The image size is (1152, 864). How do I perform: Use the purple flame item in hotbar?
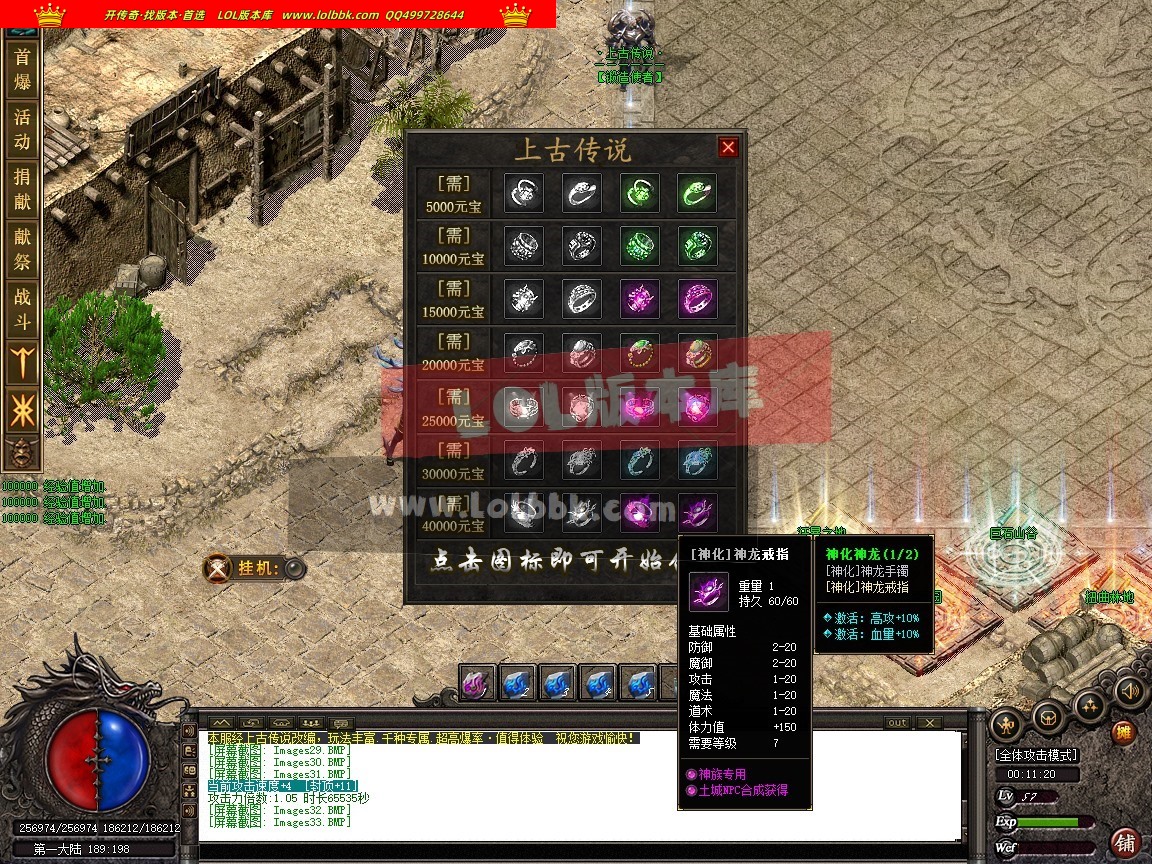coord(477,683)
